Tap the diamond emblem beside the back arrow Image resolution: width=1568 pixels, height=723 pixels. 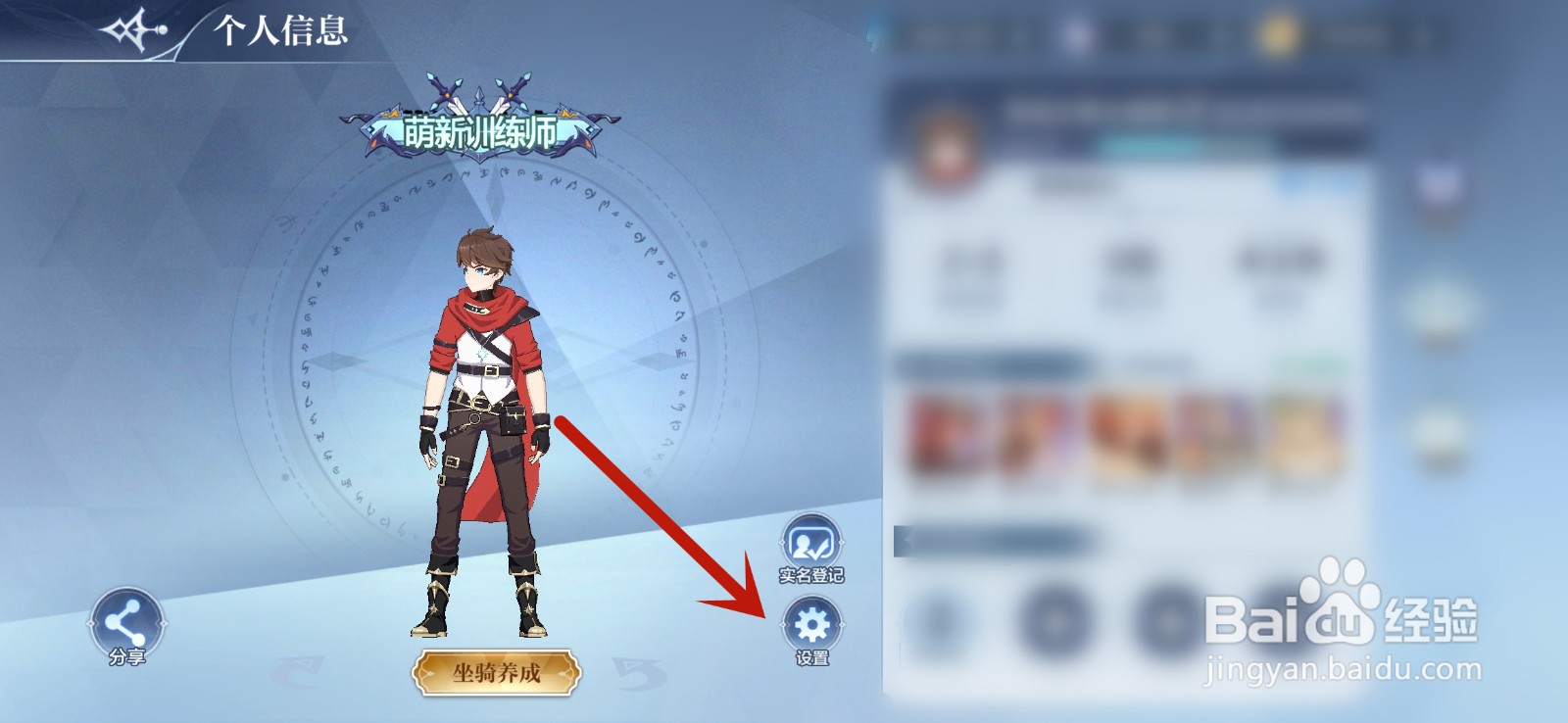point(137,26)
